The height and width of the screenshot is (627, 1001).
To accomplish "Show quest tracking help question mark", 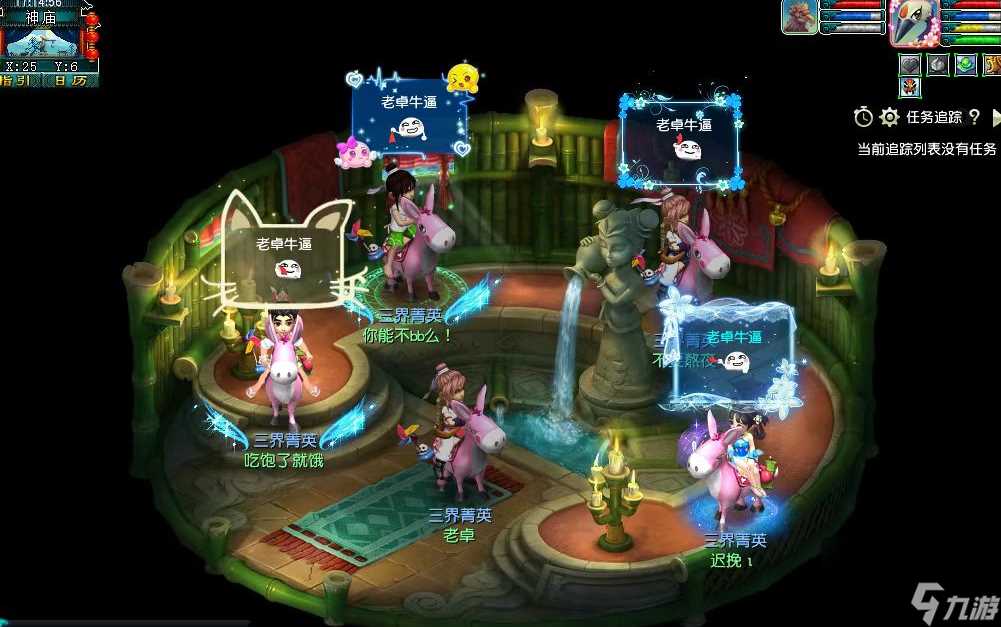I will (974, 117).
